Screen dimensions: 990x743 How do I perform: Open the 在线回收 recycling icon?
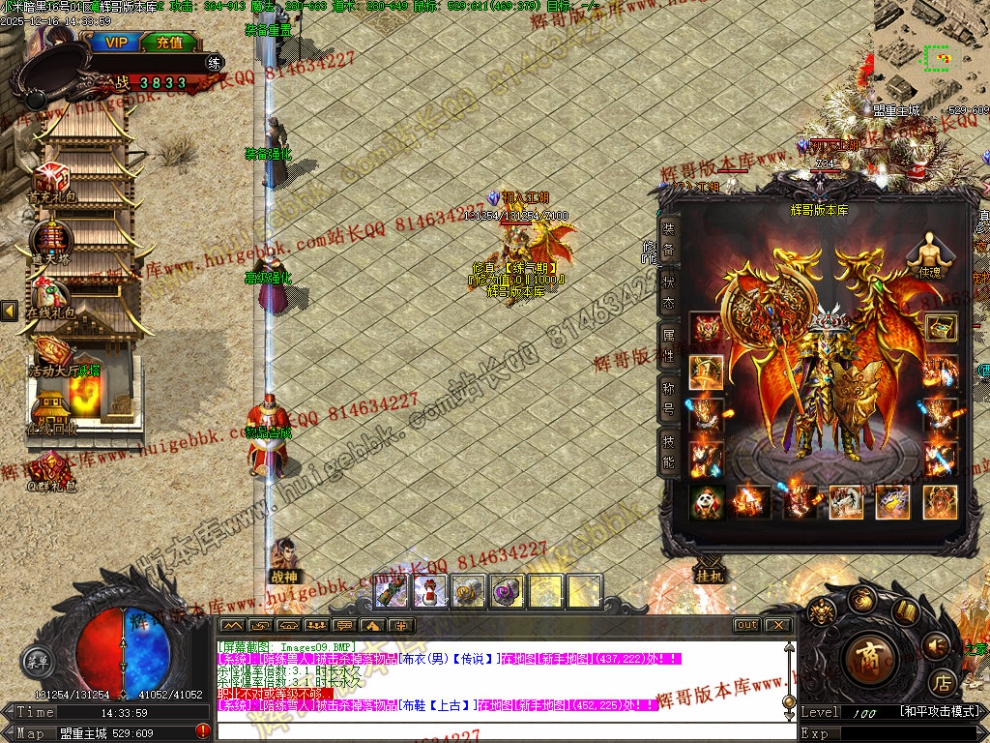pyautogui.click(x=50, y=410)
